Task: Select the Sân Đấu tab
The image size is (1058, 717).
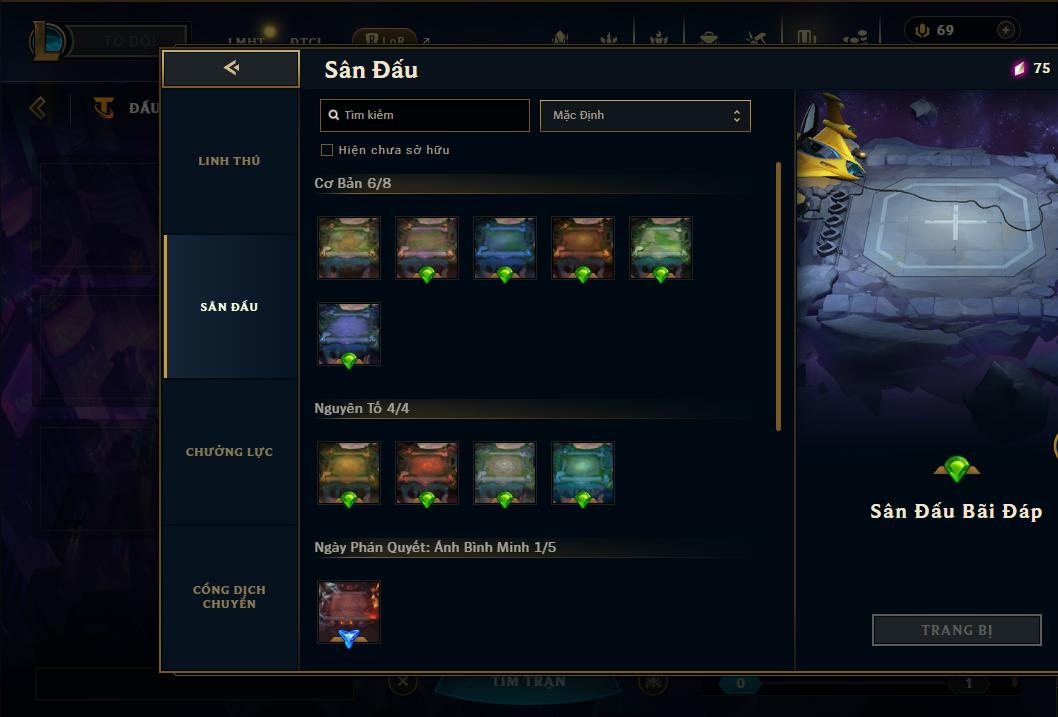Action: tap(229, 307)
